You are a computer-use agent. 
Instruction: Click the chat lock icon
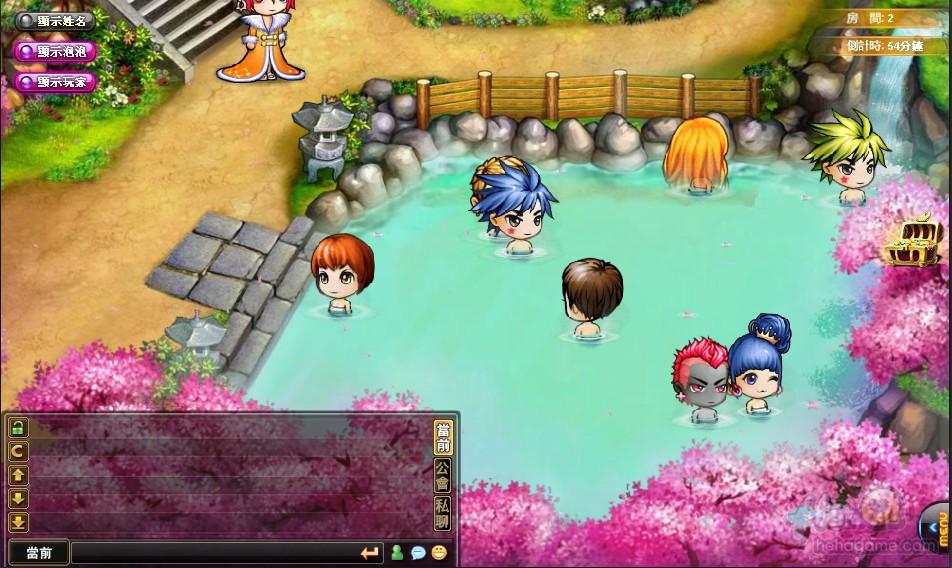[x=18, y=427]
